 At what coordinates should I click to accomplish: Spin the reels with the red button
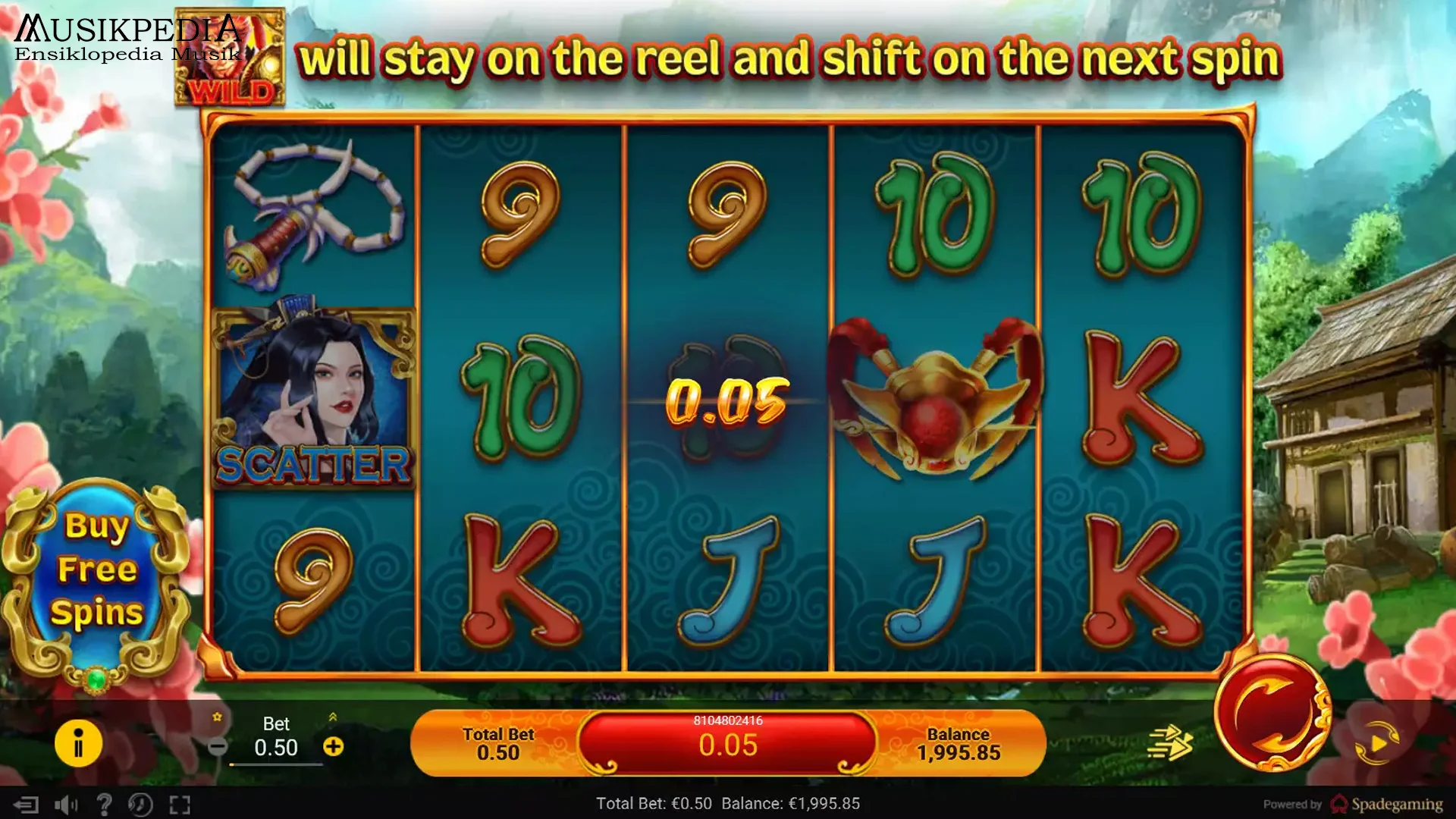[x=1272, y=713]
